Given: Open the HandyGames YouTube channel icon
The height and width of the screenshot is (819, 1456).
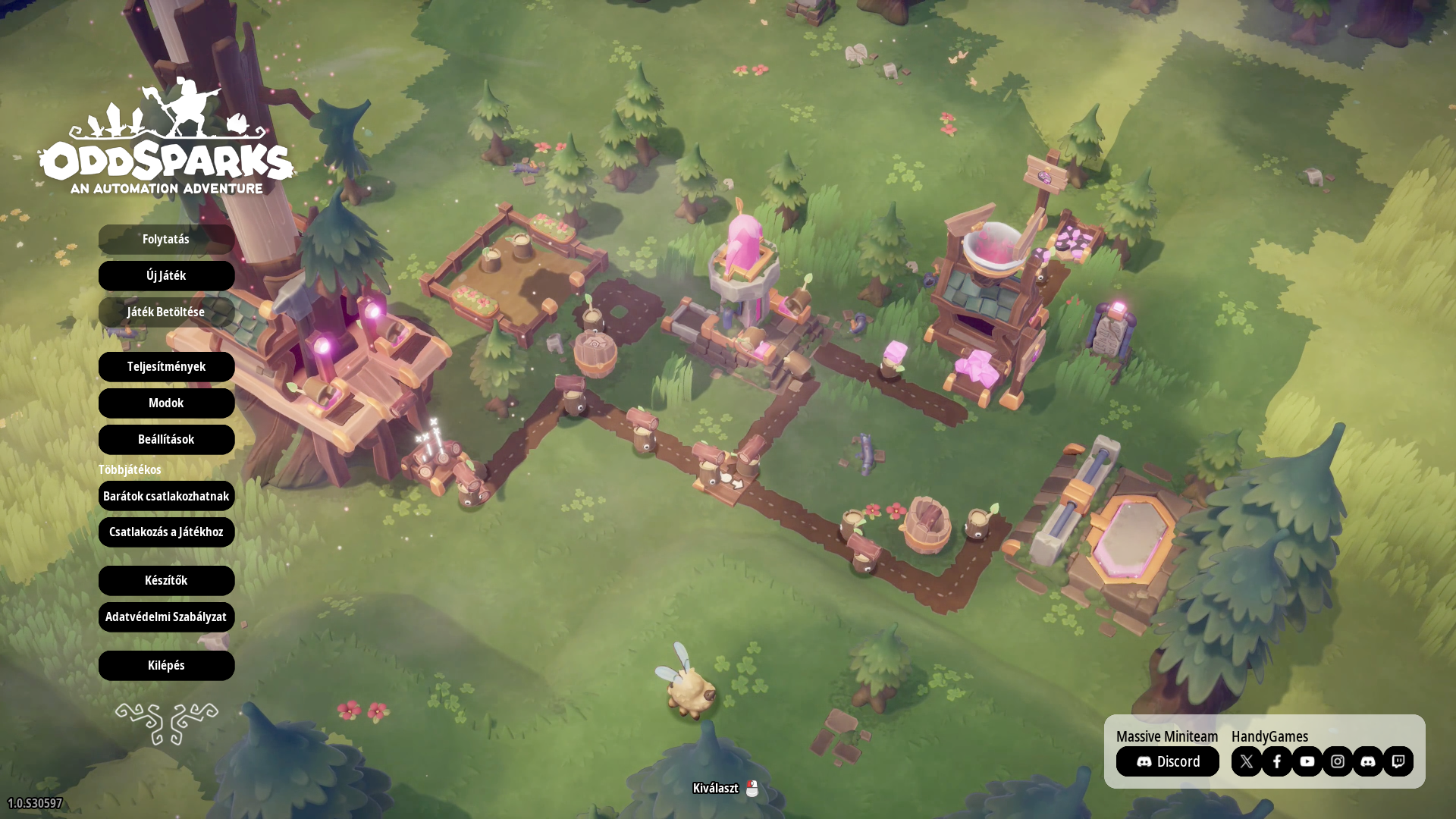Looking at the screenshot, I should tap(1307, 761).
